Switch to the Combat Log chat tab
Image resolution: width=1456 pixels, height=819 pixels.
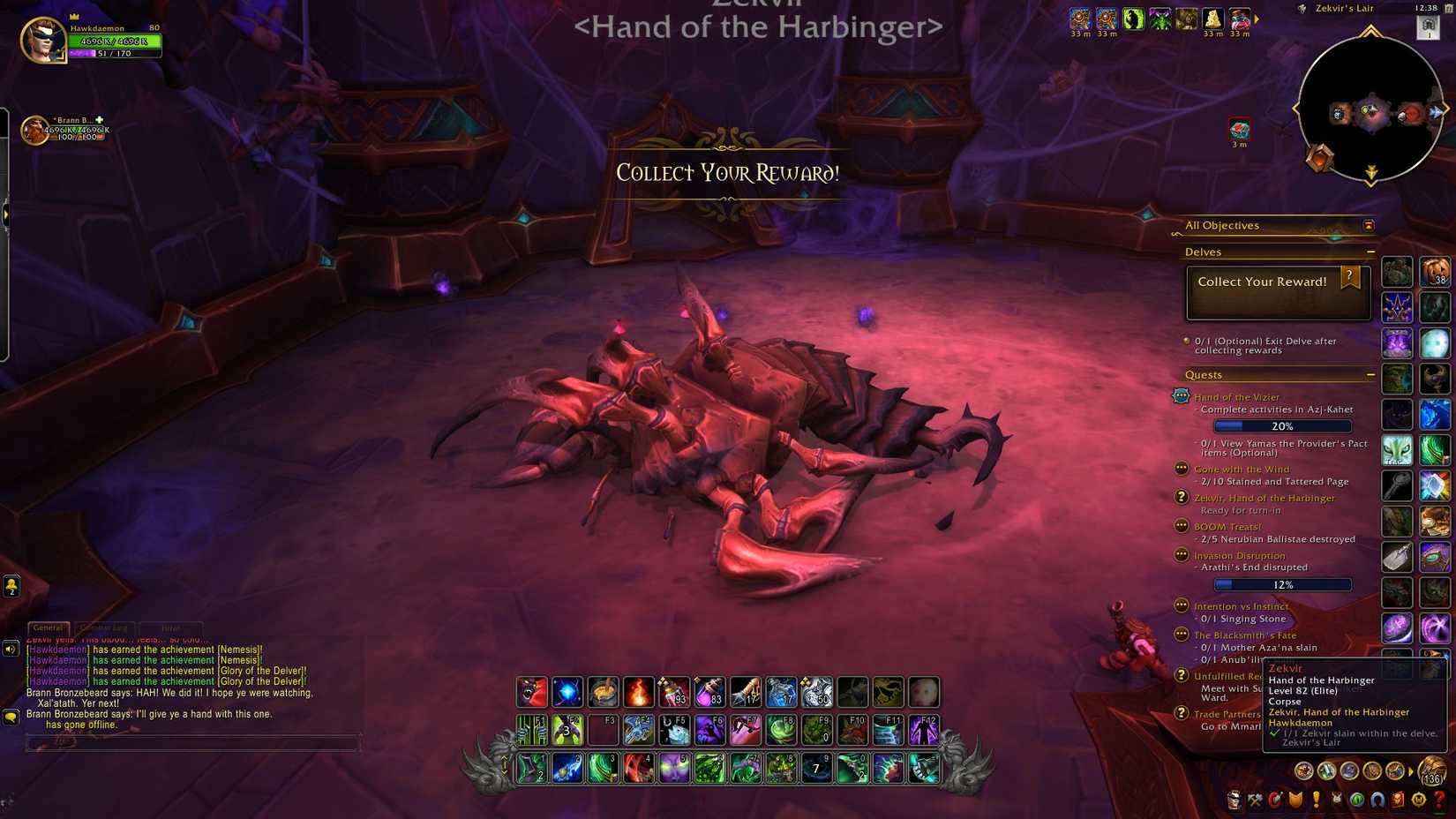click(104, 627)
